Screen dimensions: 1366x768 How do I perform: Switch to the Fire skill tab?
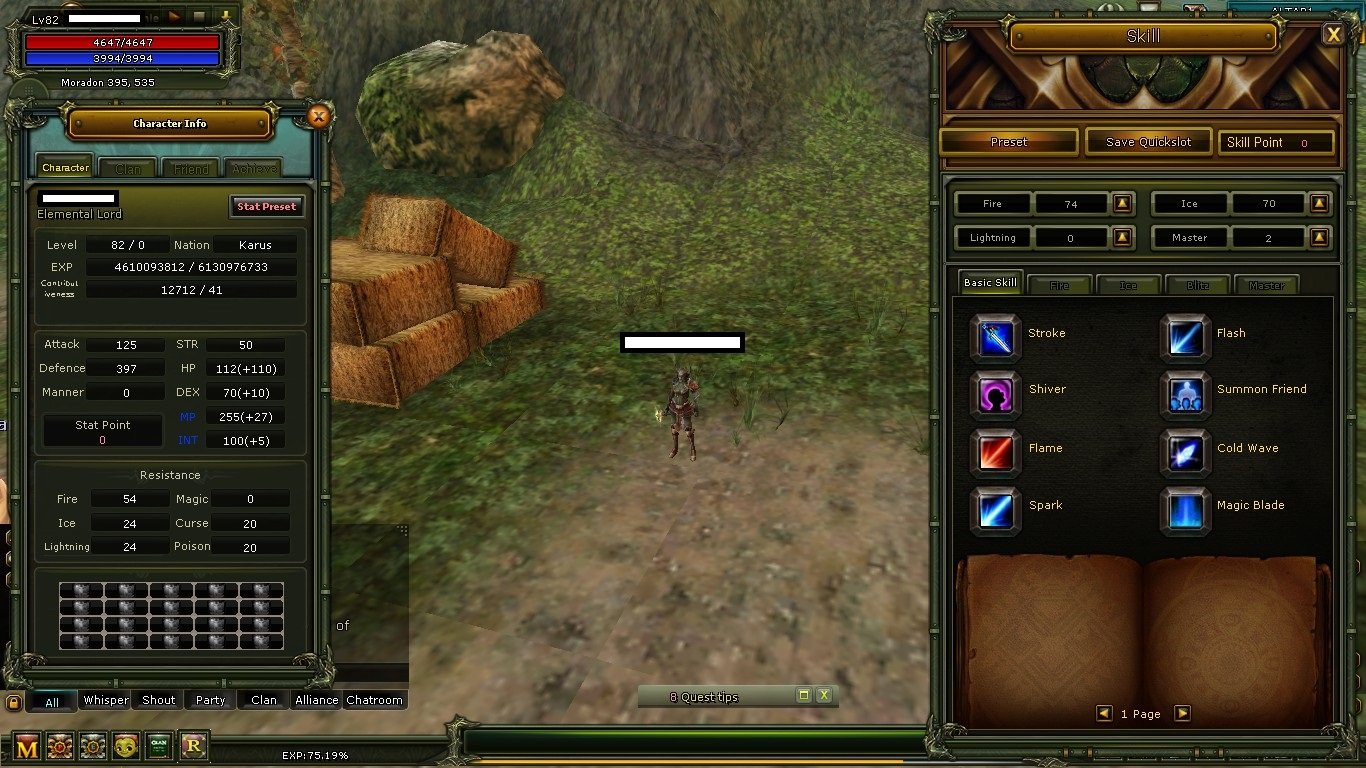(x=1059, y=284)
